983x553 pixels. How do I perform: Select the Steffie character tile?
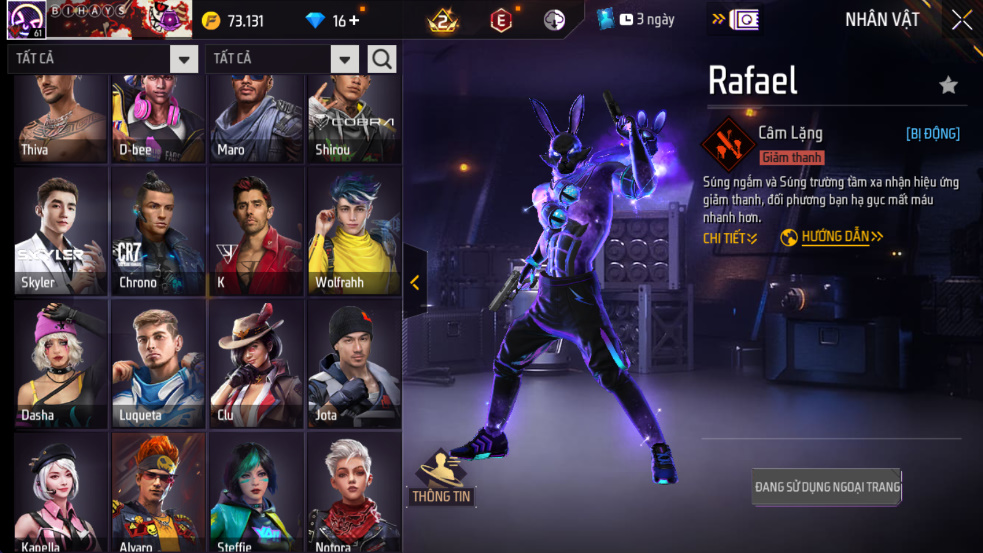point(256,492)
